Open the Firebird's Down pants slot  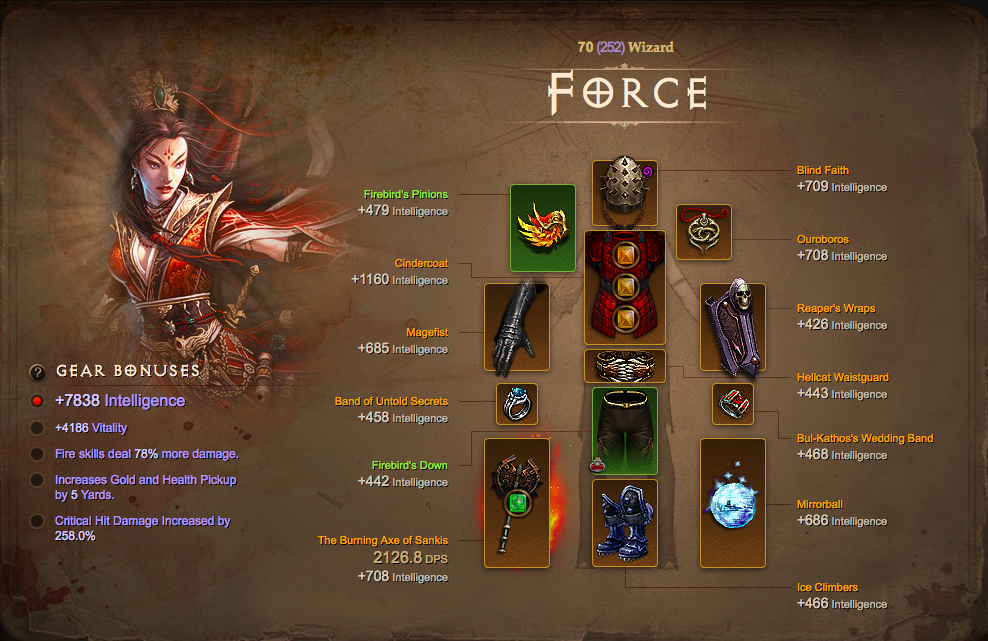(x=625, y=431)
